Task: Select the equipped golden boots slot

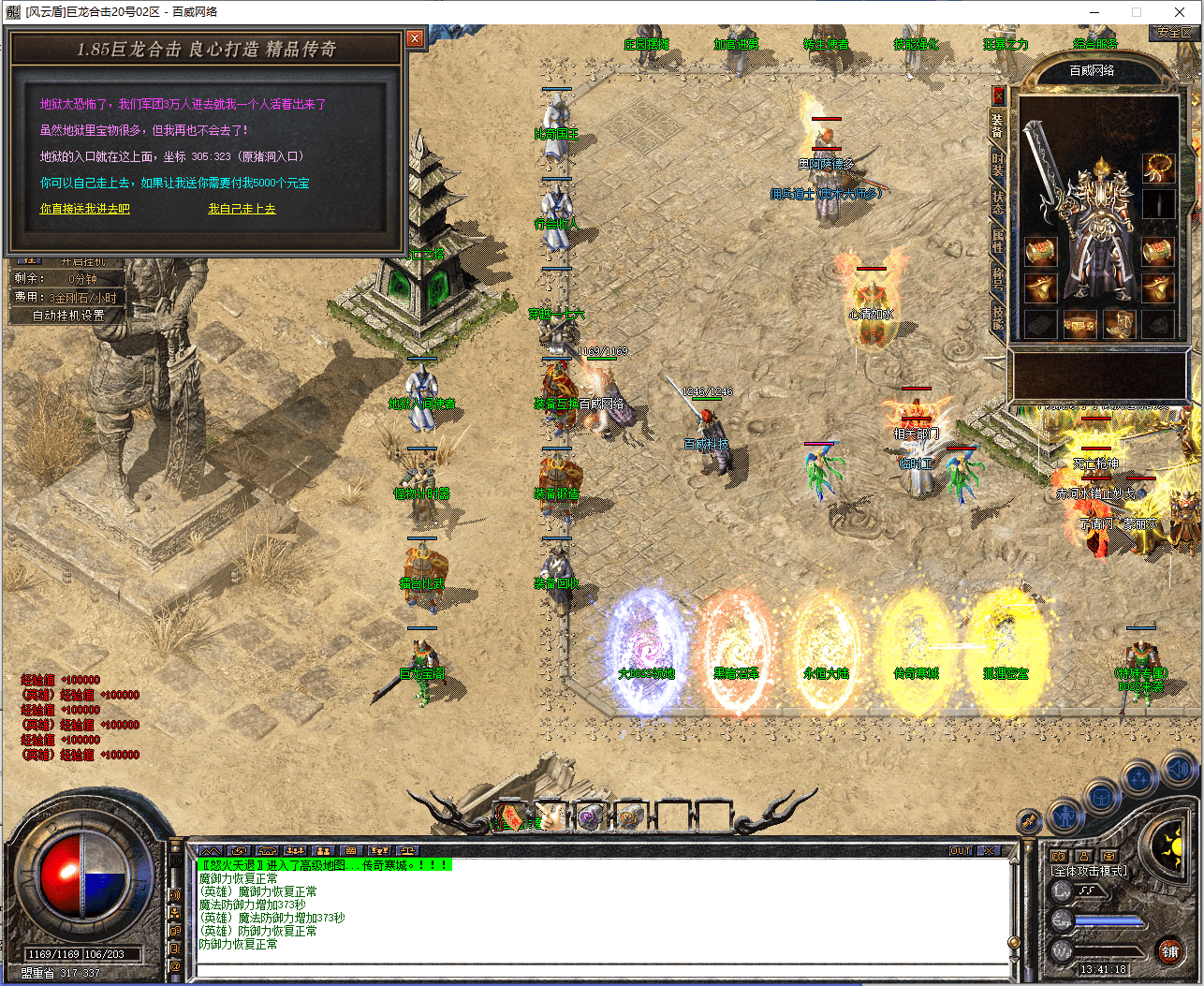Action: (x=1120, y=324)
